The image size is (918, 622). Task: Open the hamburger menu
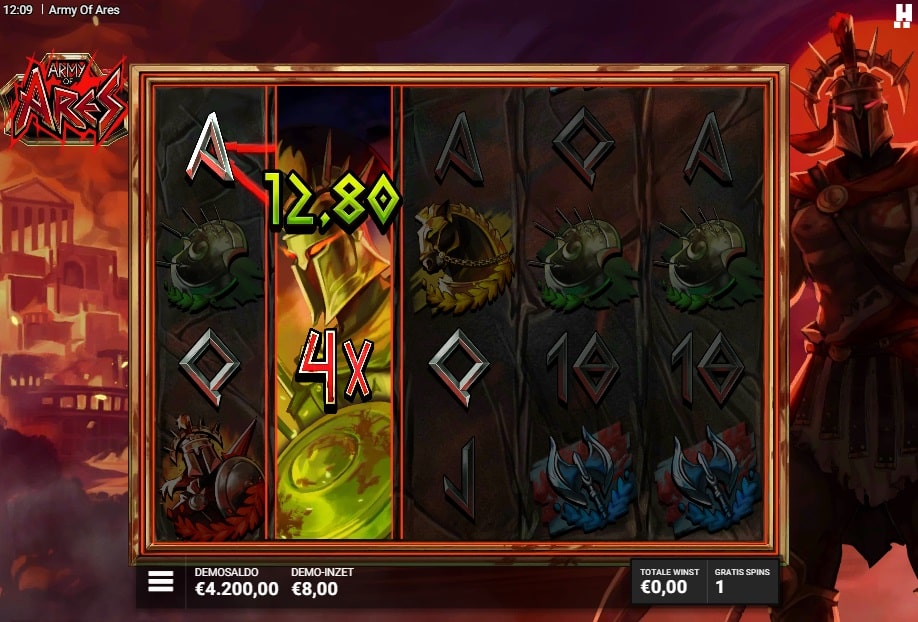(161, 582)
